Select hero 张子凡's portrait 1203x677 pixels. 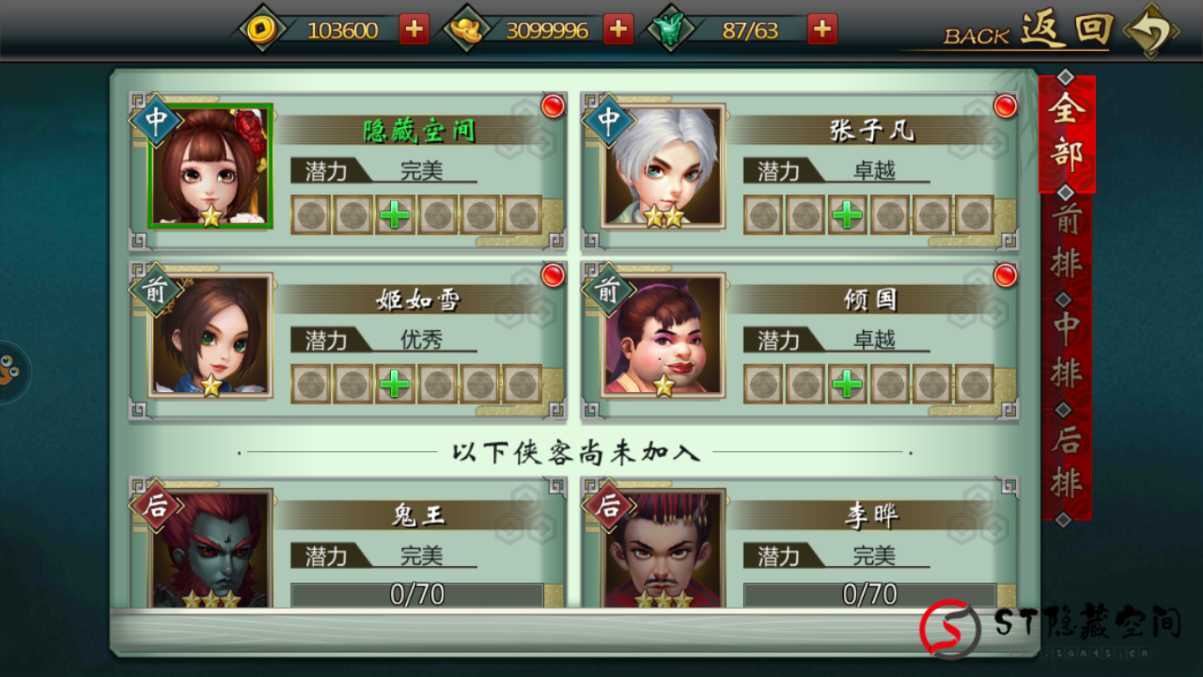[x=663, y=166]
